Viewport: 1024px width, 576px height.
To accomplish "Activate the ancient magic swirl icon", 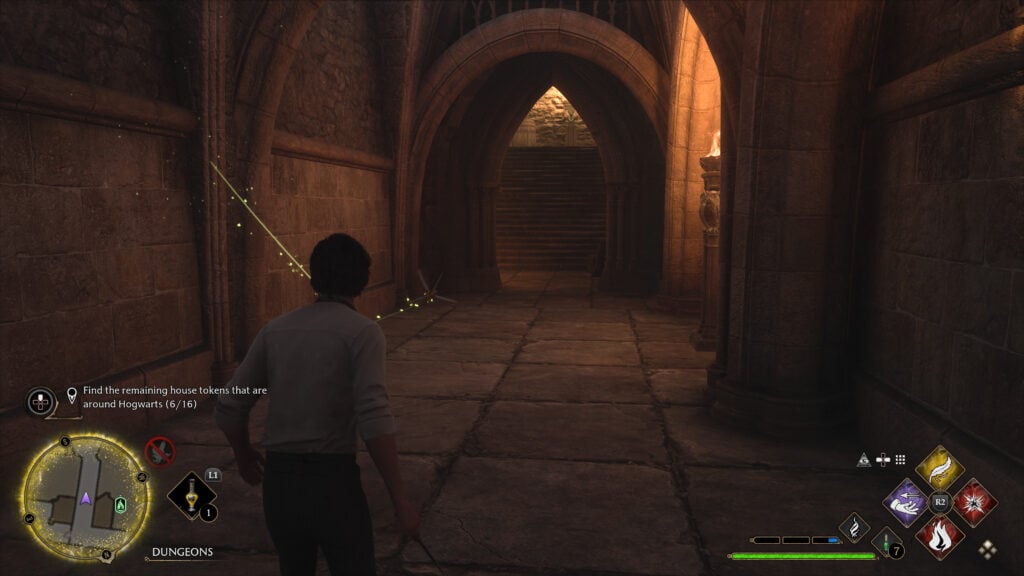I will pos(854,526).
